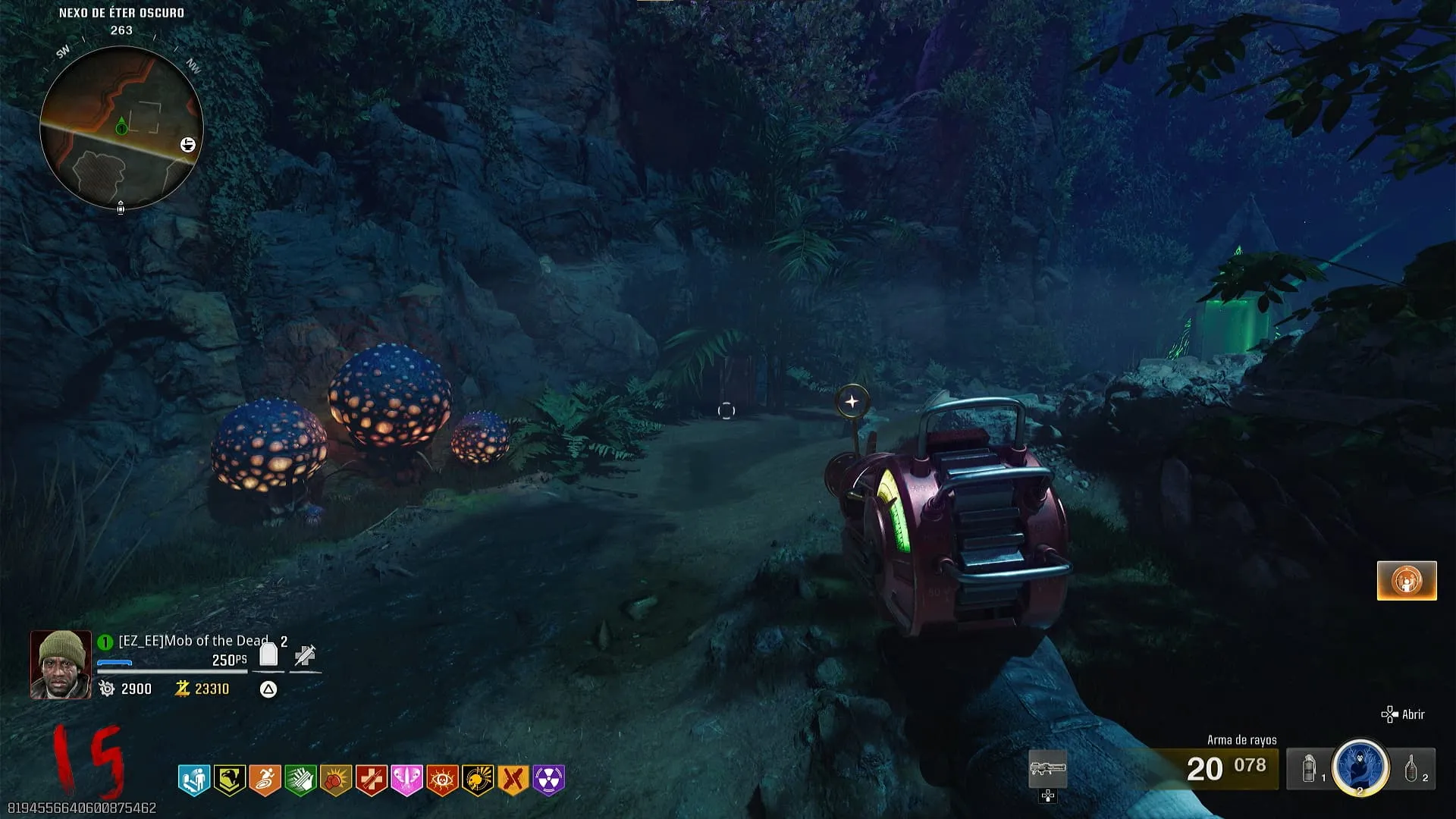
Task: Select the player portrait with green beanie
Action: 61,664
